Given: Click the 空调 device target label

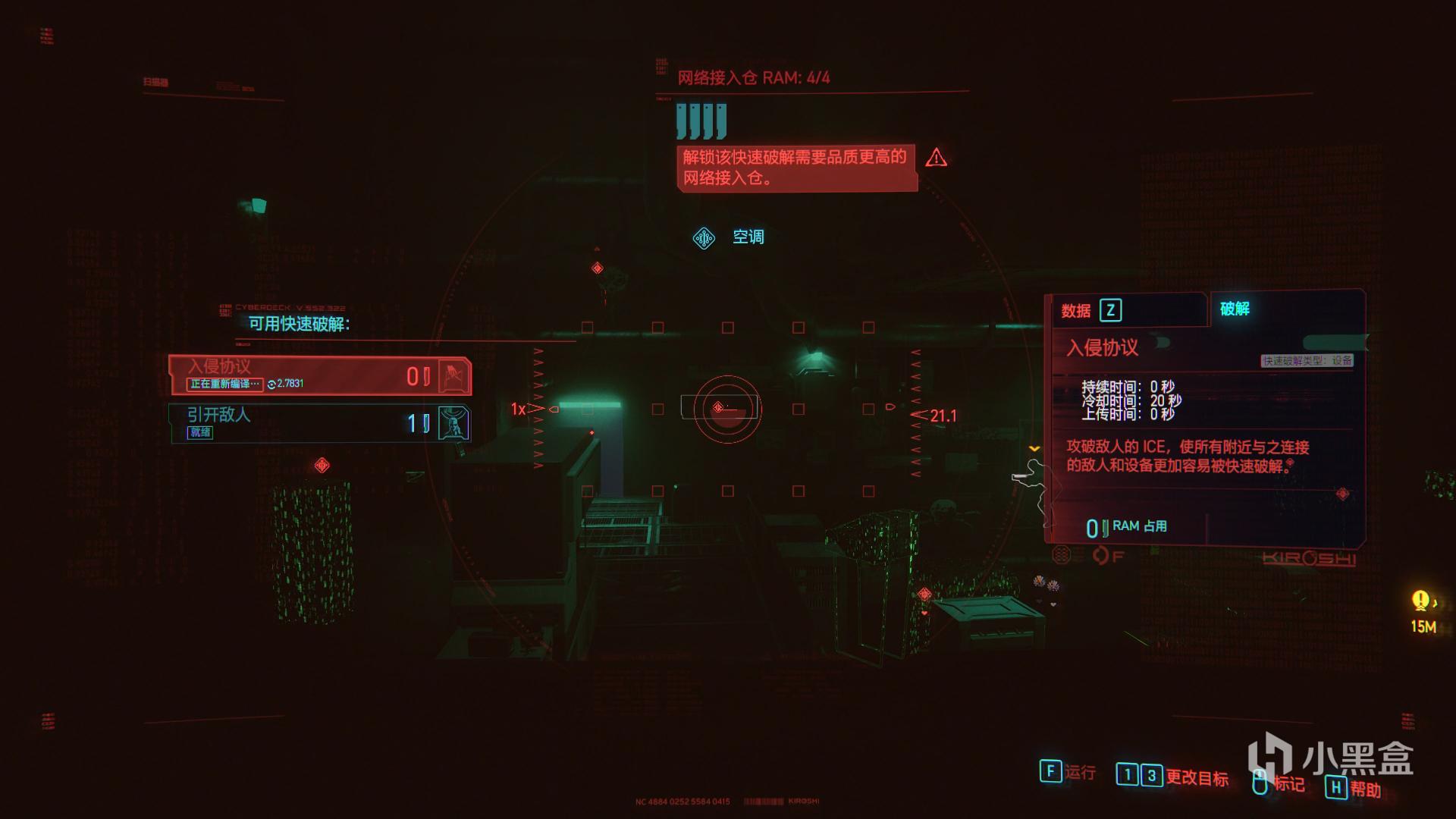Looking at the screenshot, I should [x=747, y=237].
